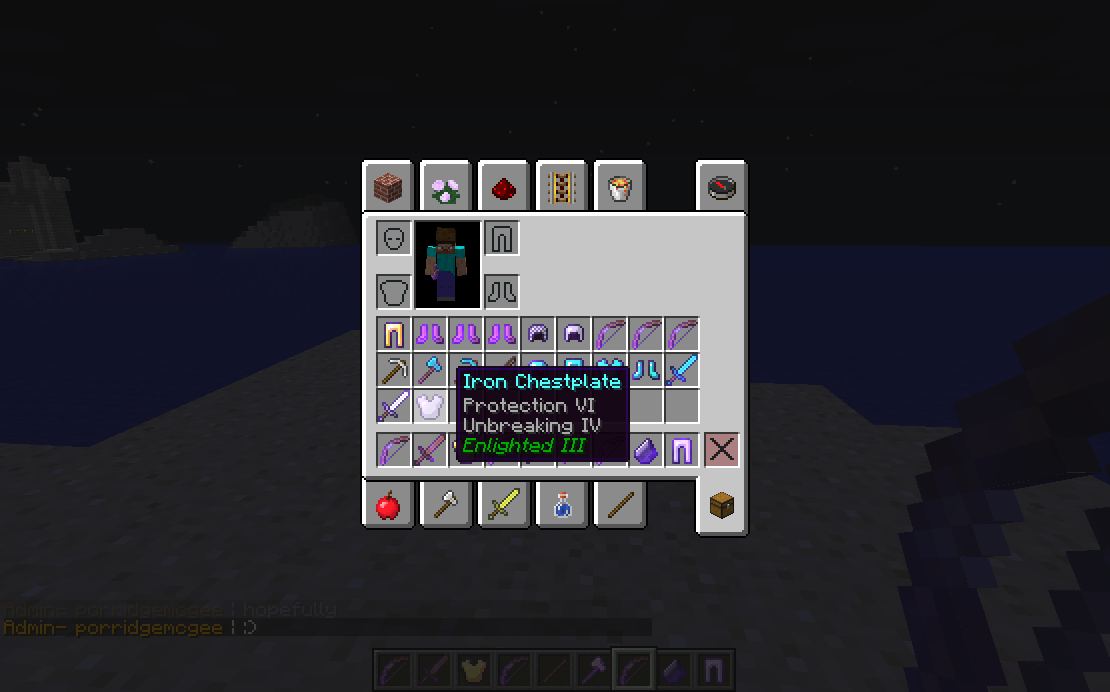Screen dimensions: 1110x692
Task: Pick up the golden leggings
Action: point(394,334)
